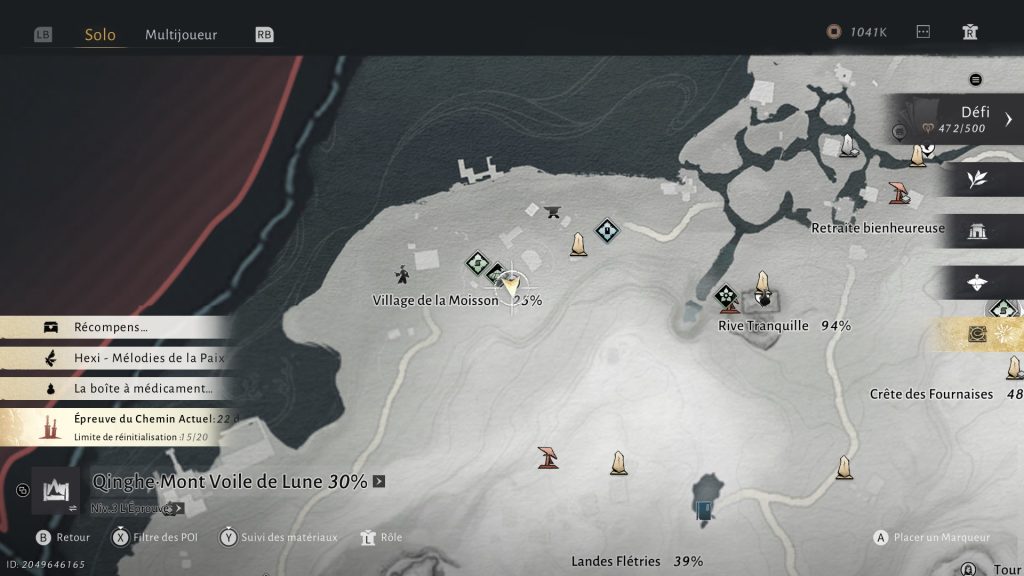Select the Rive Tranquille map label
Viewport: 1024px width, 576px height.
763,326
